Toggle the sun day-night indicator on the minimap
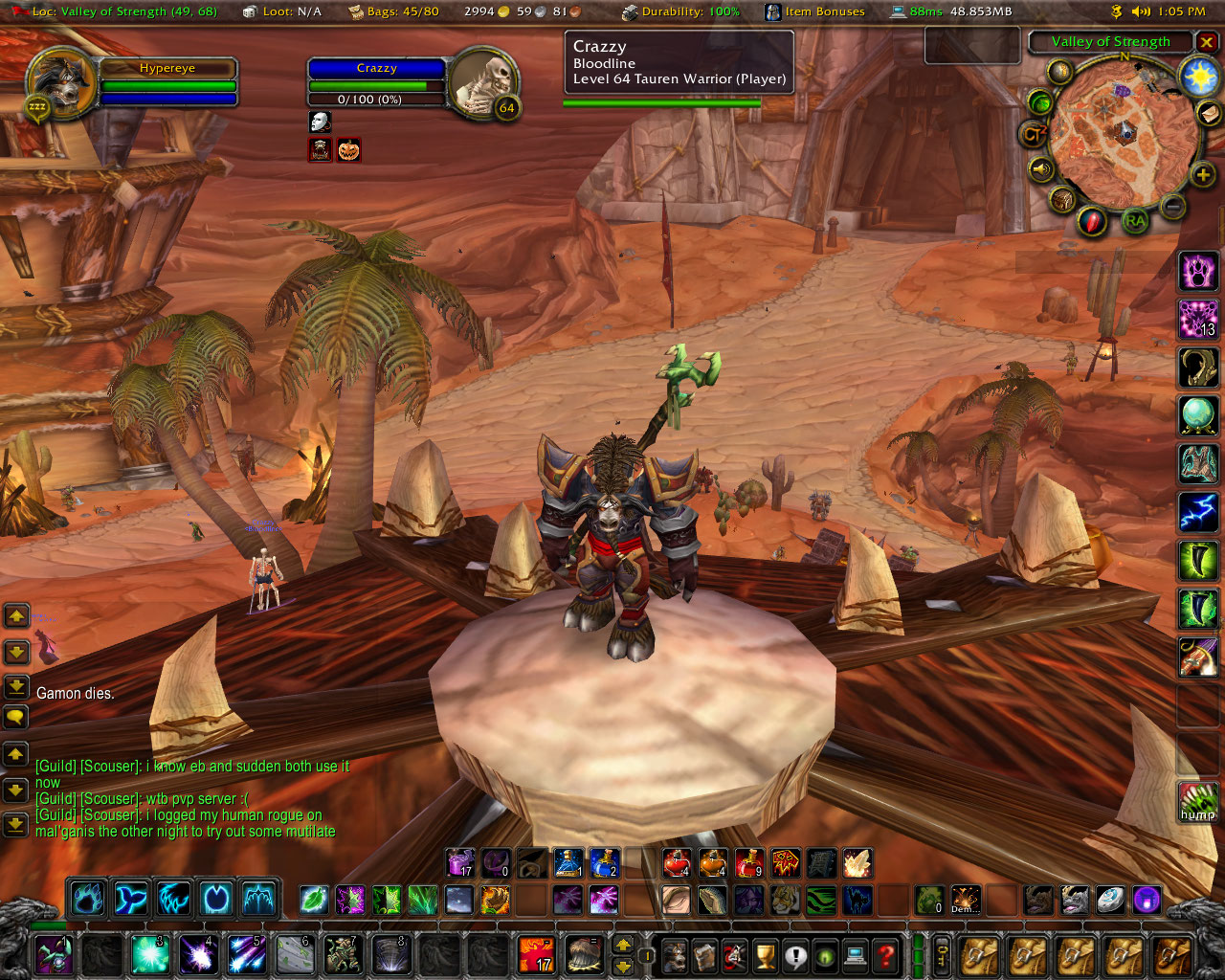Screen dimensions: 1225x980 (1199, 77)
